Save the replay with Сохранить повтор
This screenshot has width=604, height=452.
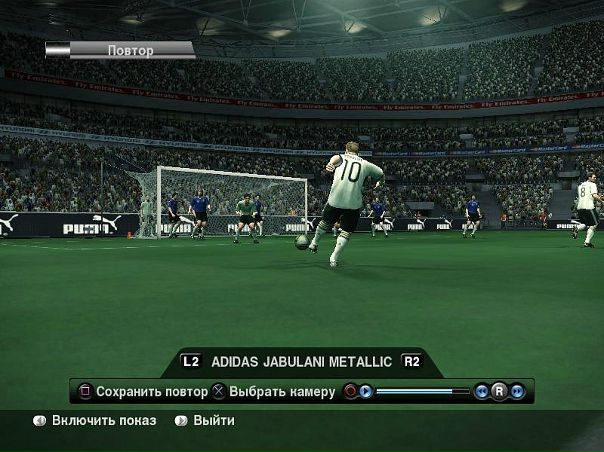[151, 392]
